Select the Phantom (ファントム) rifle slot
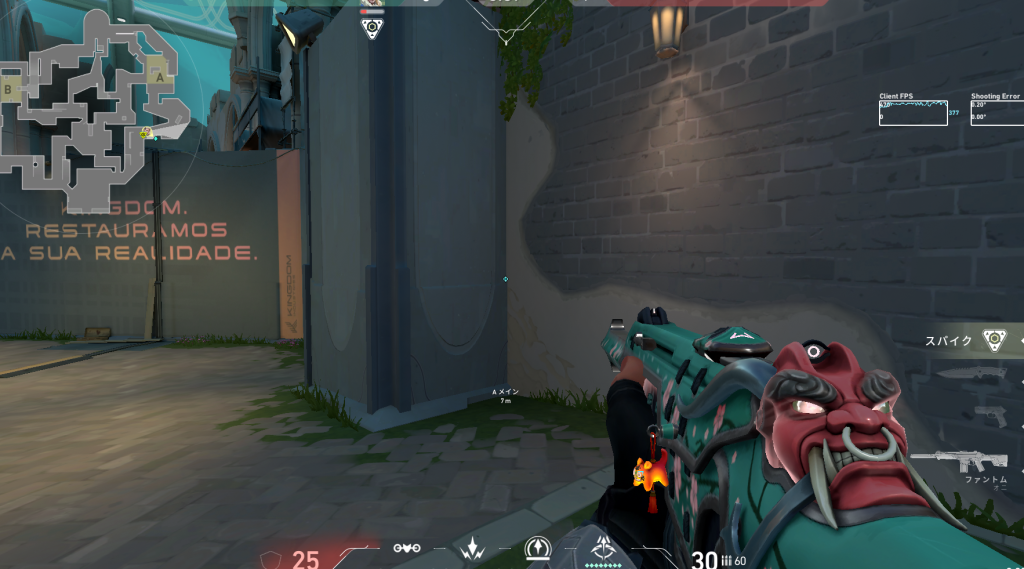1024x569 pixels. [972, 461]
